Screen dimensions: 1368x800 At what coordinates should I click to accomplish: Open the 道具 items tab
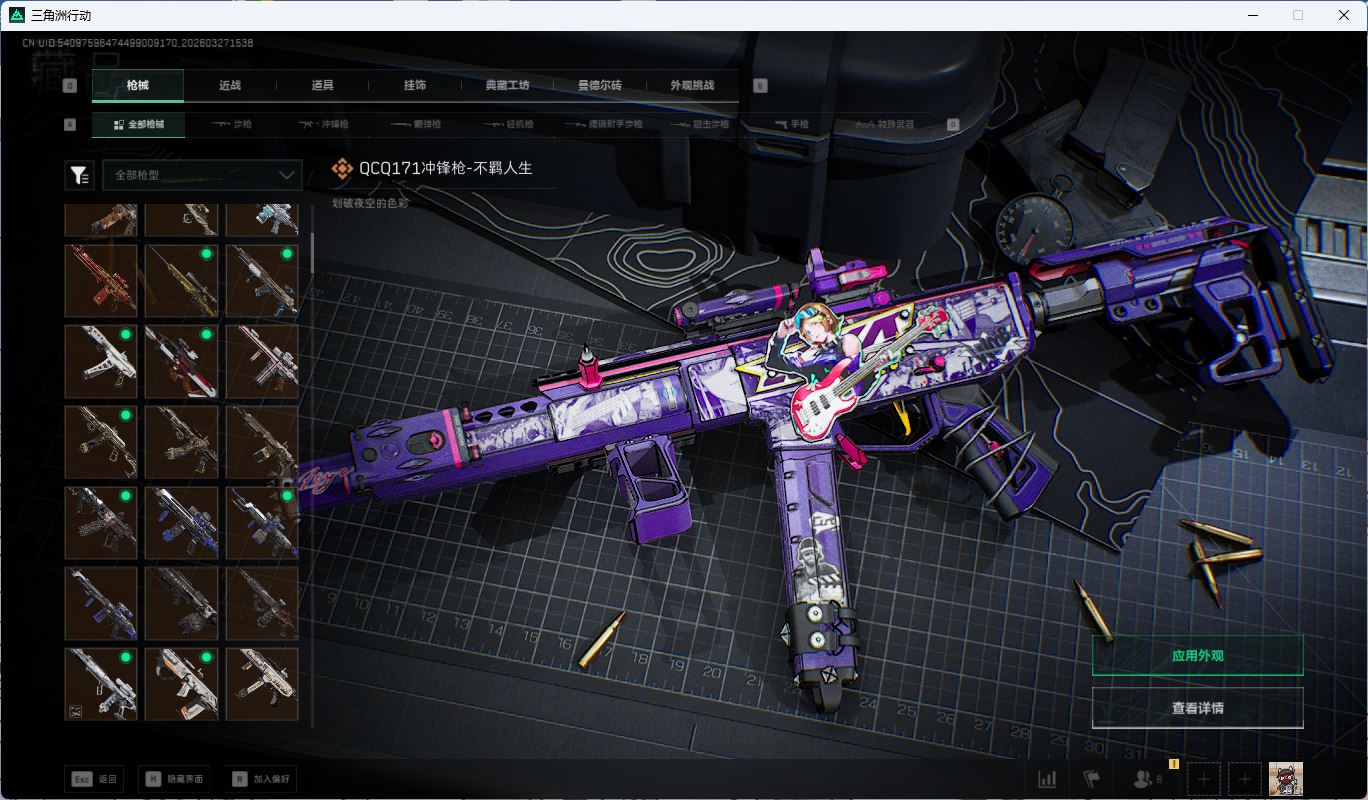(322, 86)
